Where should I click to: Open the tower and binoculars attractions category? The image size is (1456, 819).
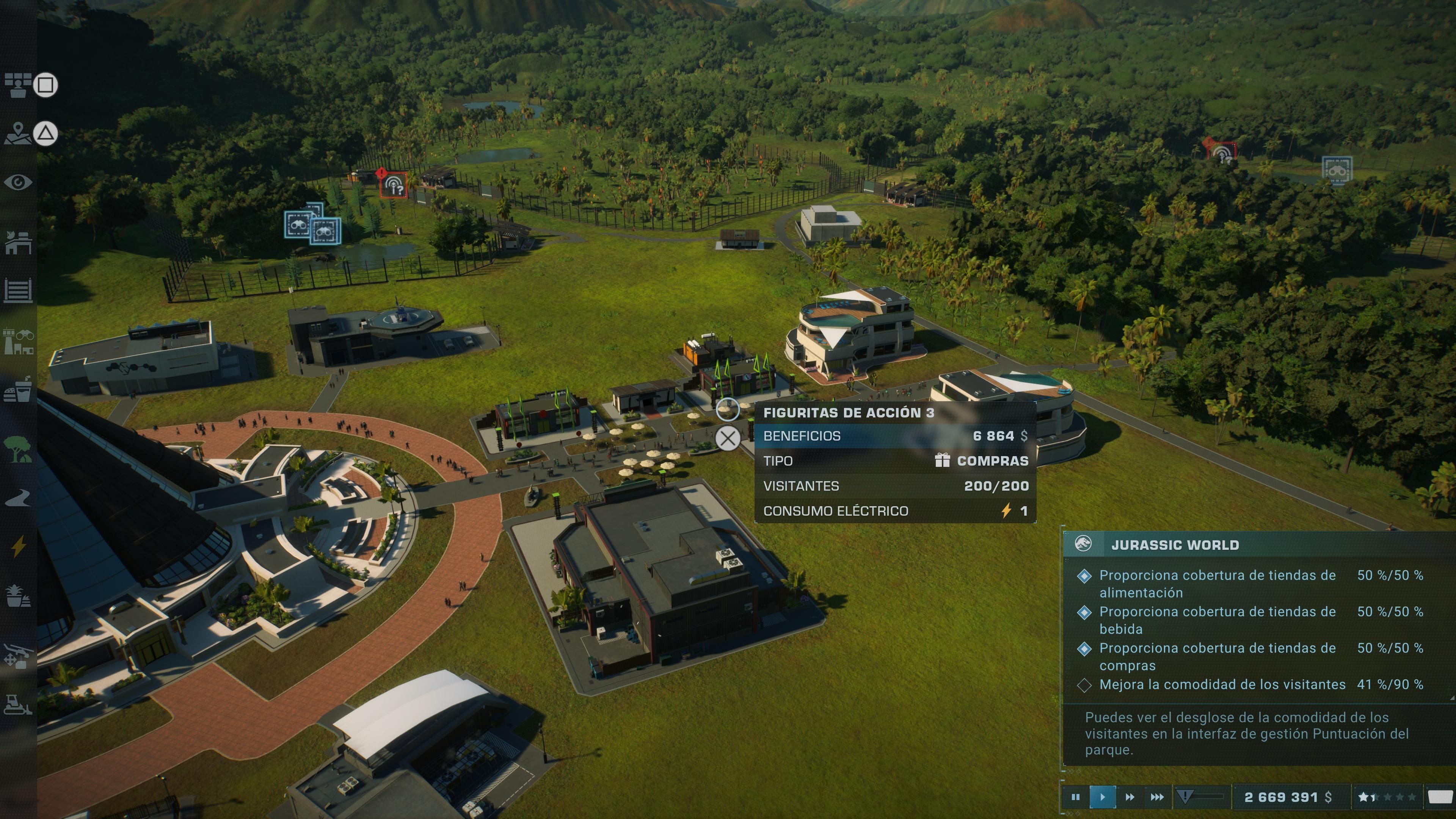pos(18,341)
